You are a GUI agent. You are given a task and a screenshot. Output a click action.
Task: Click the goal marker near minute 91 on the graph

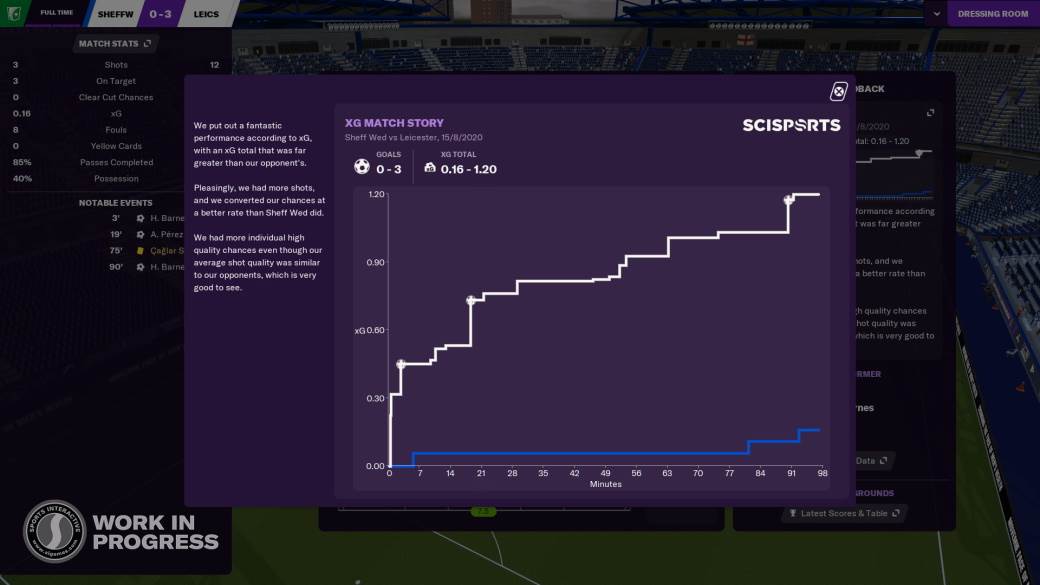point(789,200)
